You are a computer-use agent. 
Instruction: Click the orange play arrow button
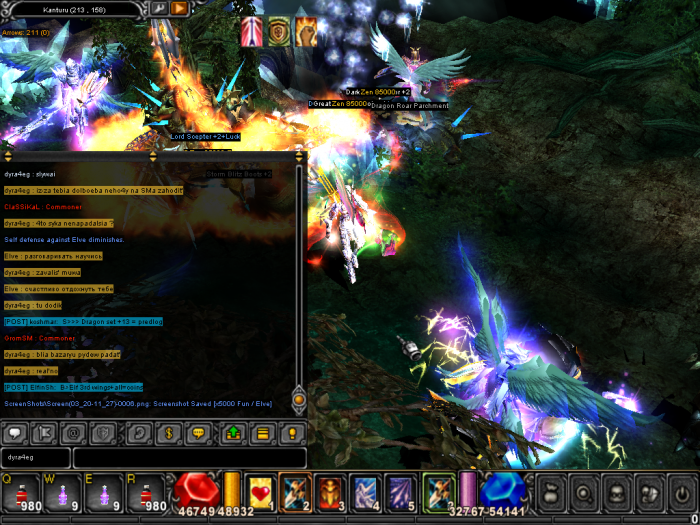pos(179,9)
